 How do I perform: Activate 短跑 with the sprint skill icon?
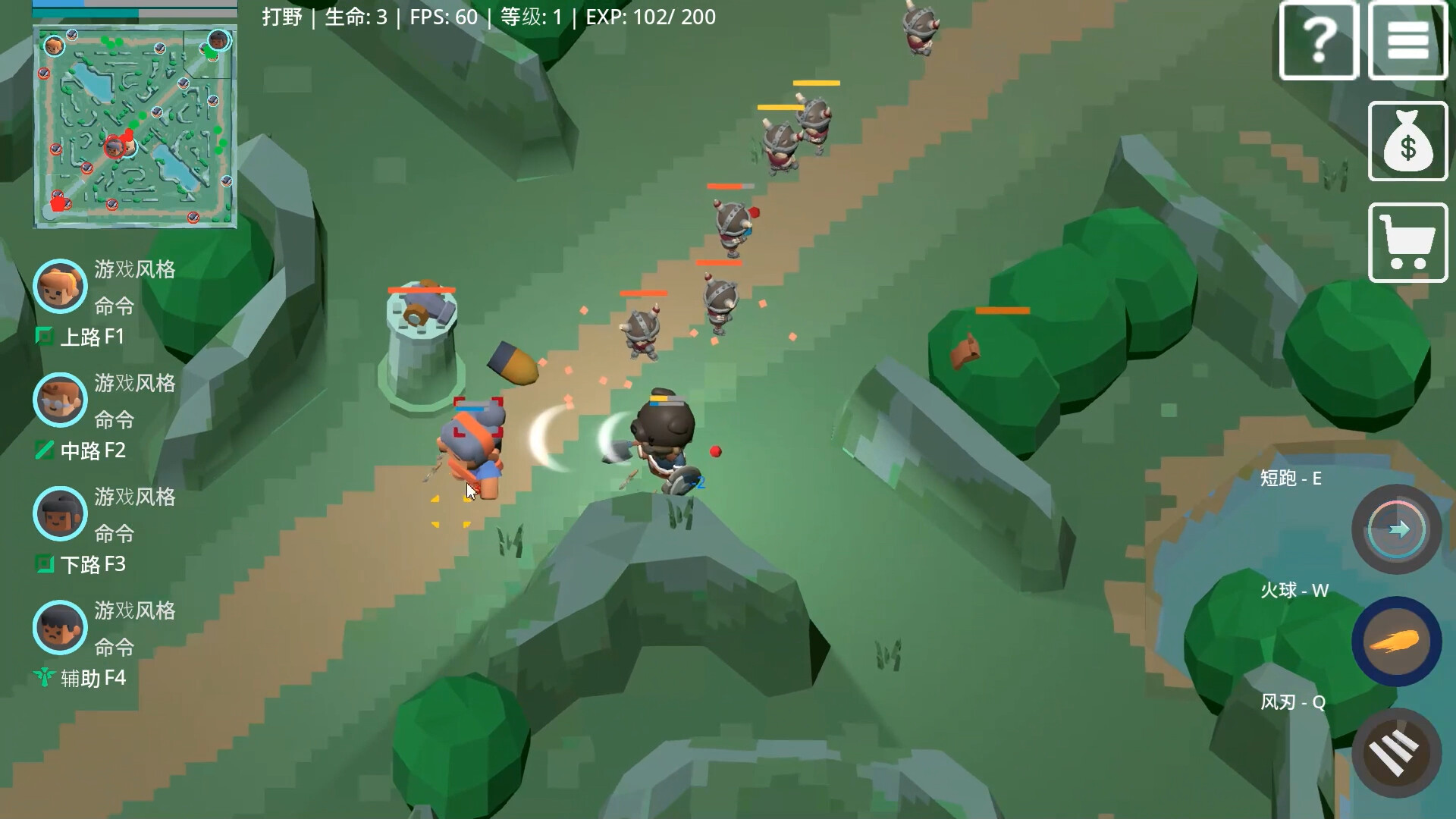click(1397, 529)
